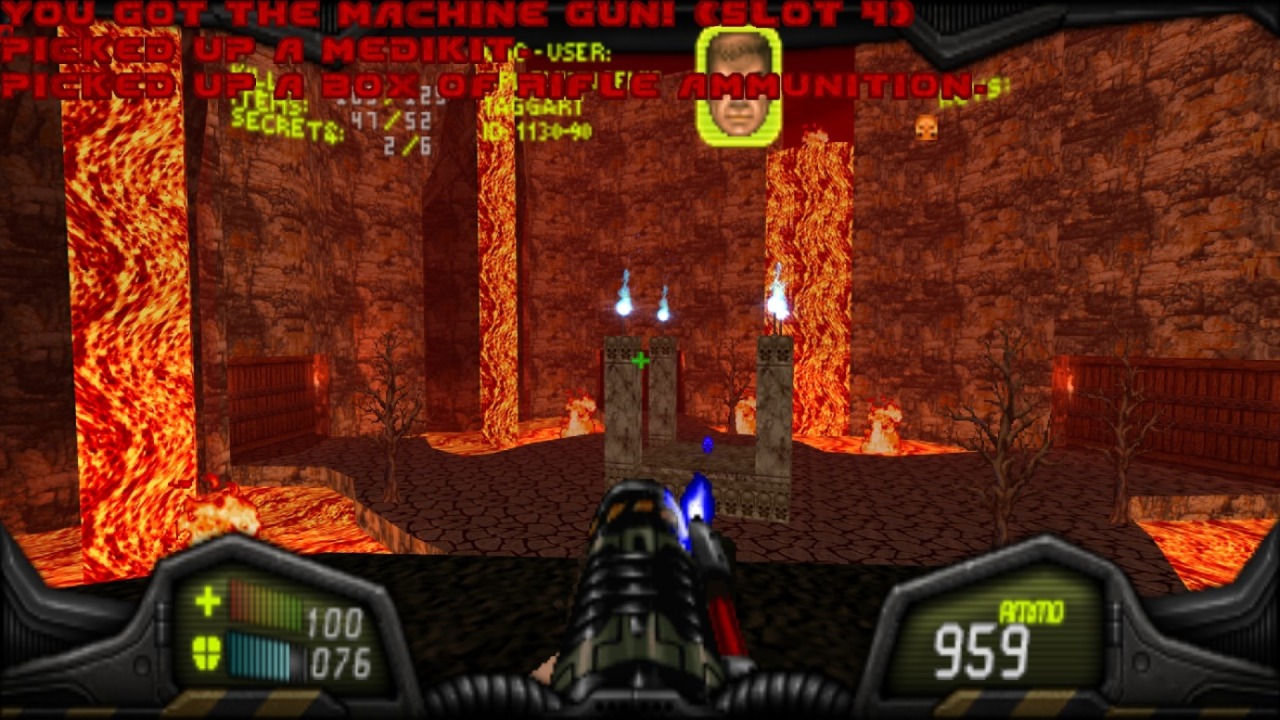Viewport: 1280px width, 720px height.
Task: Click the green health cross icon
Action: pos(208,601)
